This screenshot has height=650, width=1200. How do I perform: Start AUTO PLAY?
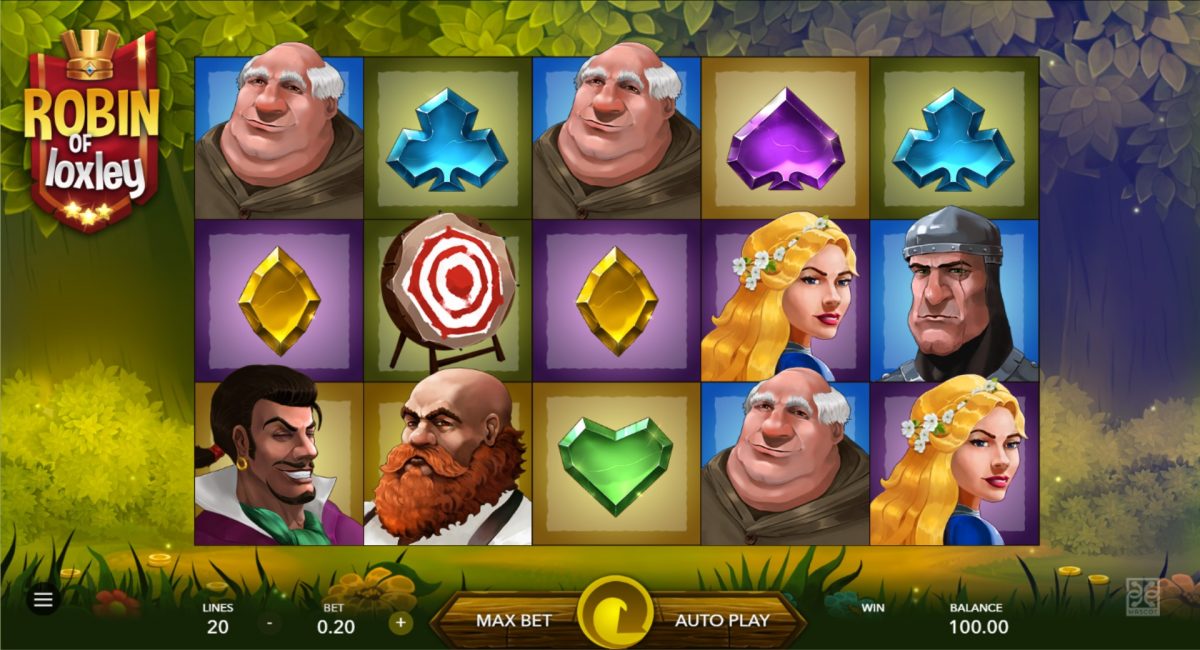click(722, 620)
